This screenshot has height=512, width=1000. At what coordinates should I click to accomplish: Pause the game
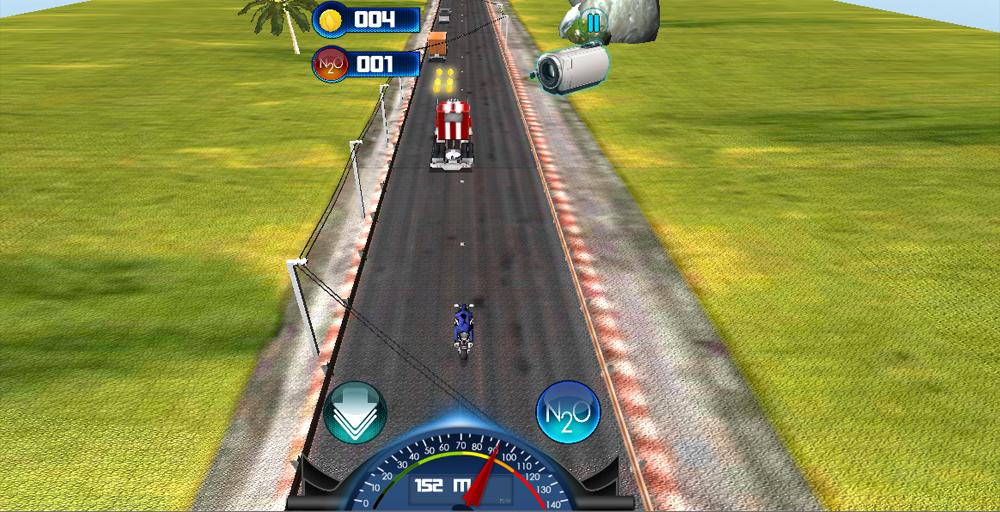[594, 21]
